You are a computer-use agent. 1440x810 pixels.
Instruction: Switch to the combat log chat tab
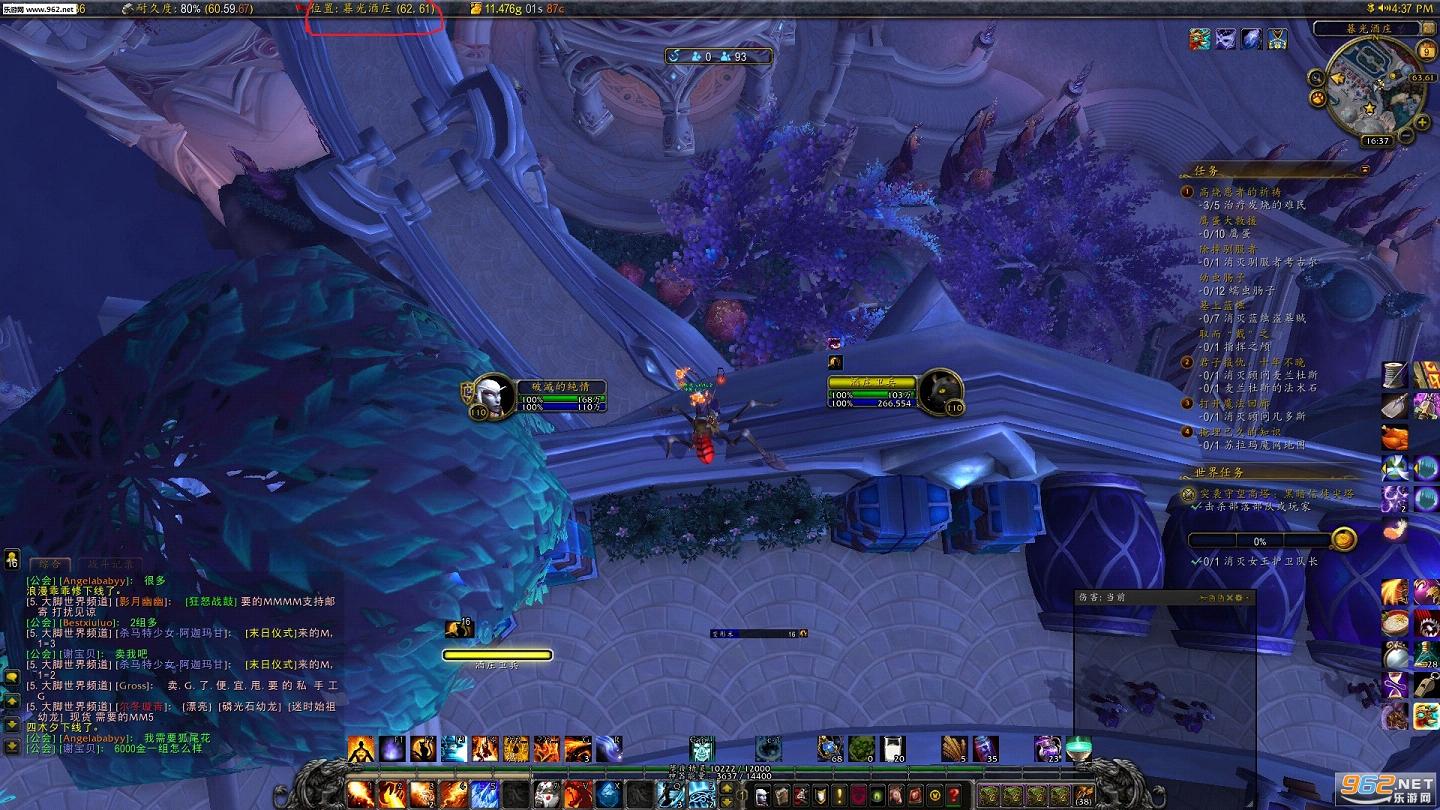(108, 565)
